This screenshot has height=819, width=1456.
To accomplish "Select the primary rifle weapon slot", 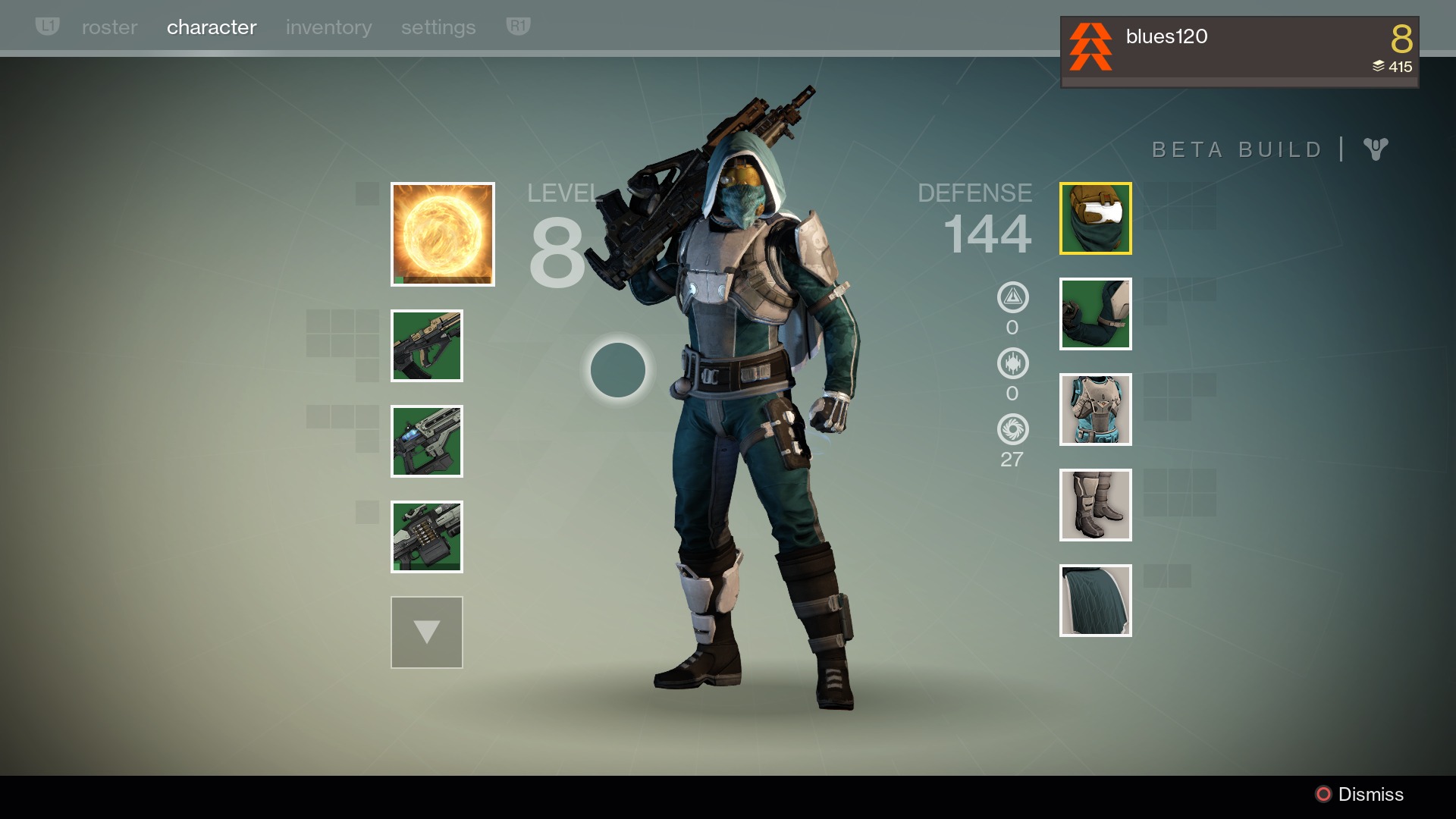I will (x=427, y=346).
